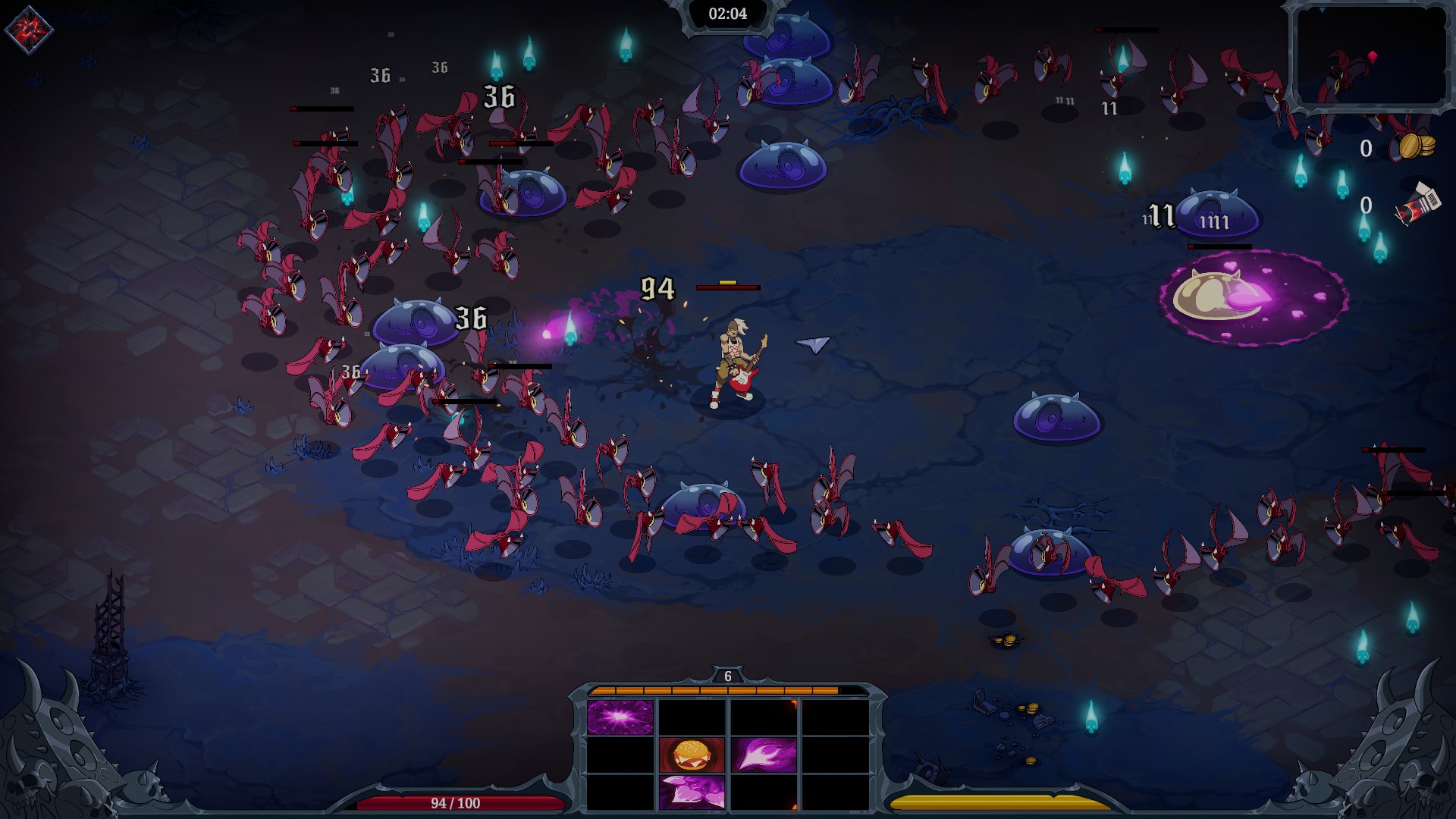Click the gold coins counter icon
Viewport: 1456px width, 819px height.
point(1417,146)
